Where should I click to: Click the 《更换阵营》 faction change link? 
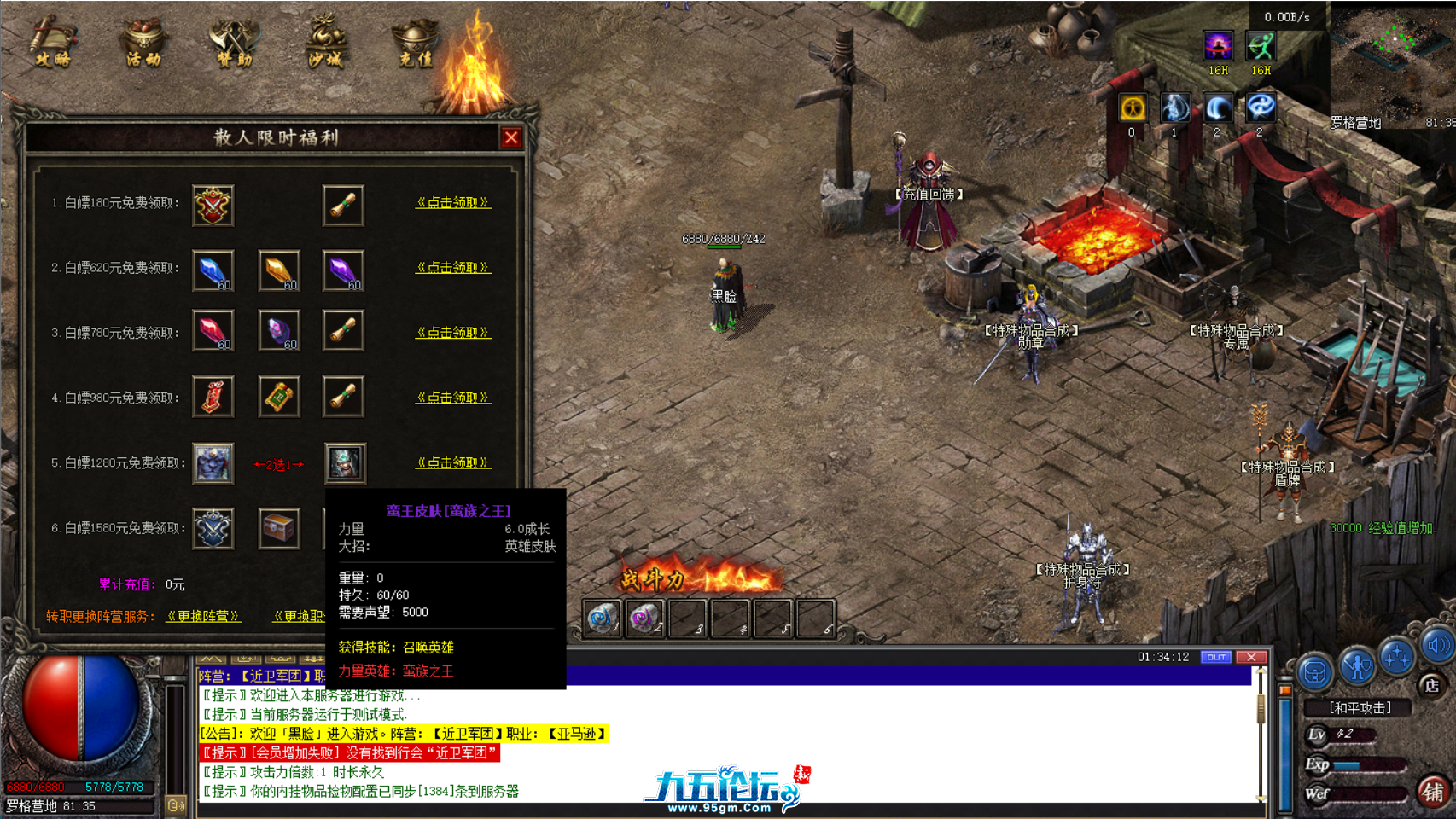point(202,616)
